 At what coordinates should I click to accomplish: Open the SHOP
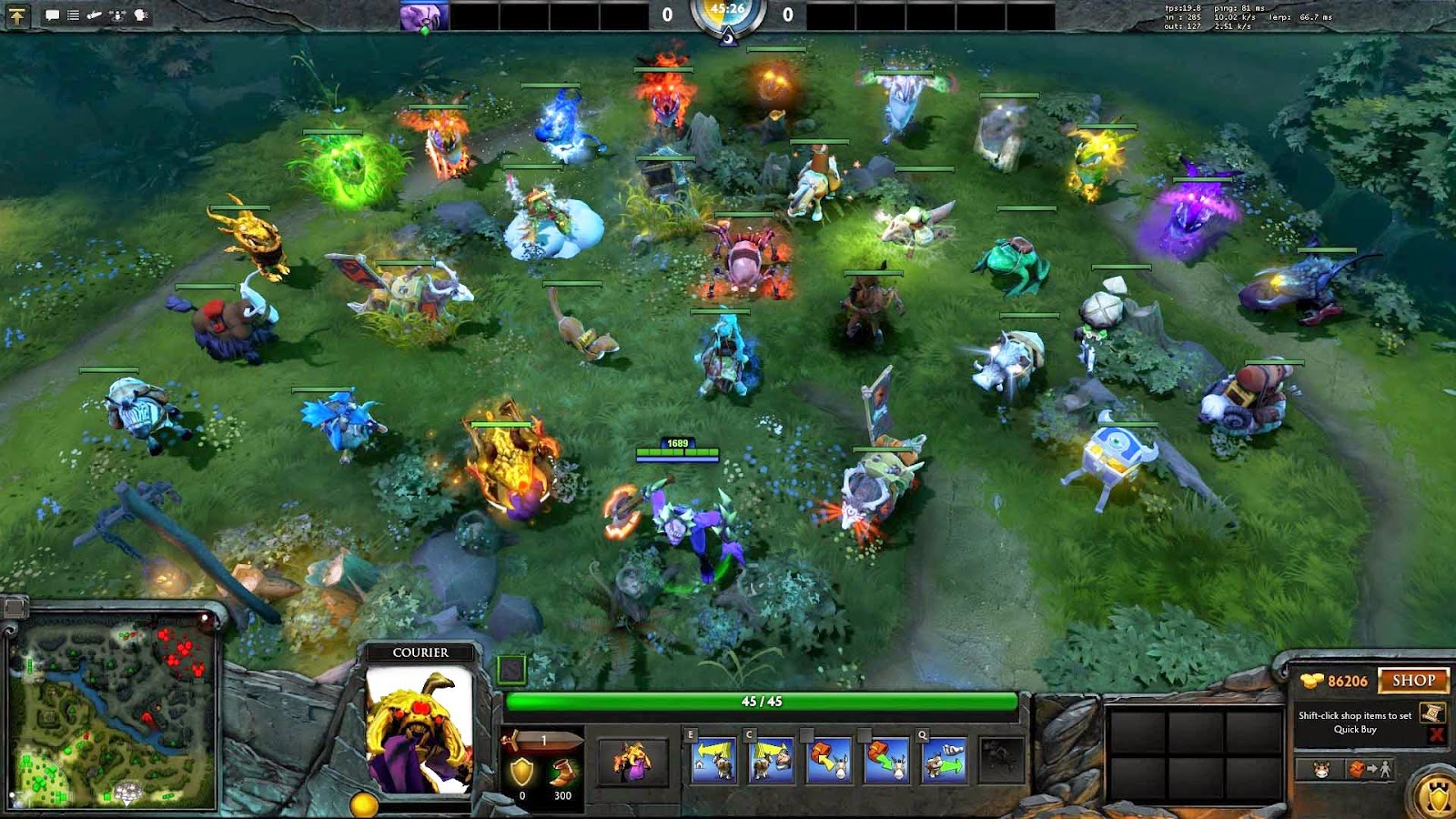[x=1414, y=681]
